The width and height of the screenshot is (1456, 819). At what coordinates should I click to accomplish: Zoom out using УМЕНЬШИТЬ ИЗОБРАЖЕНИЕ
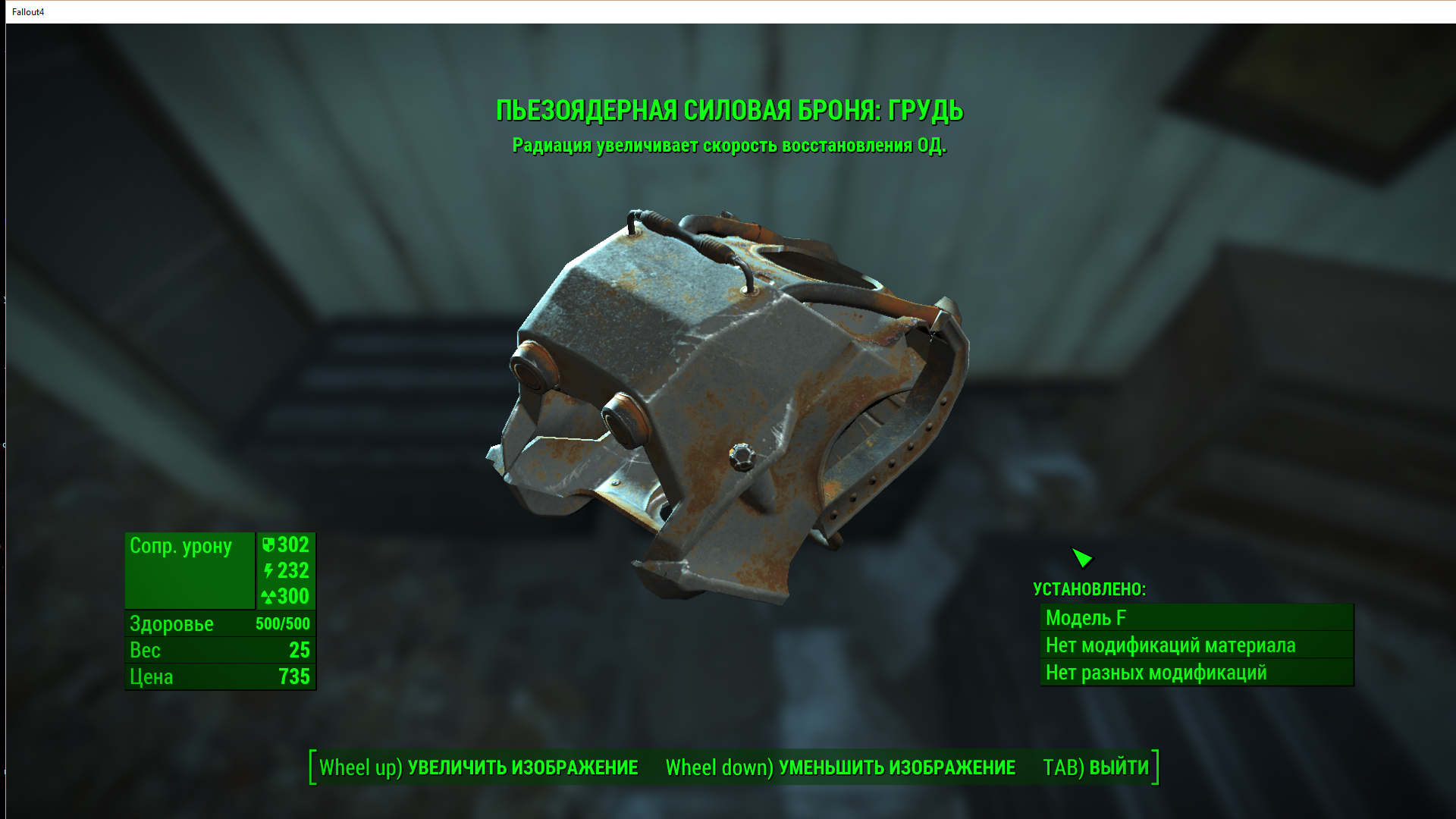click(x=840, y=767)
